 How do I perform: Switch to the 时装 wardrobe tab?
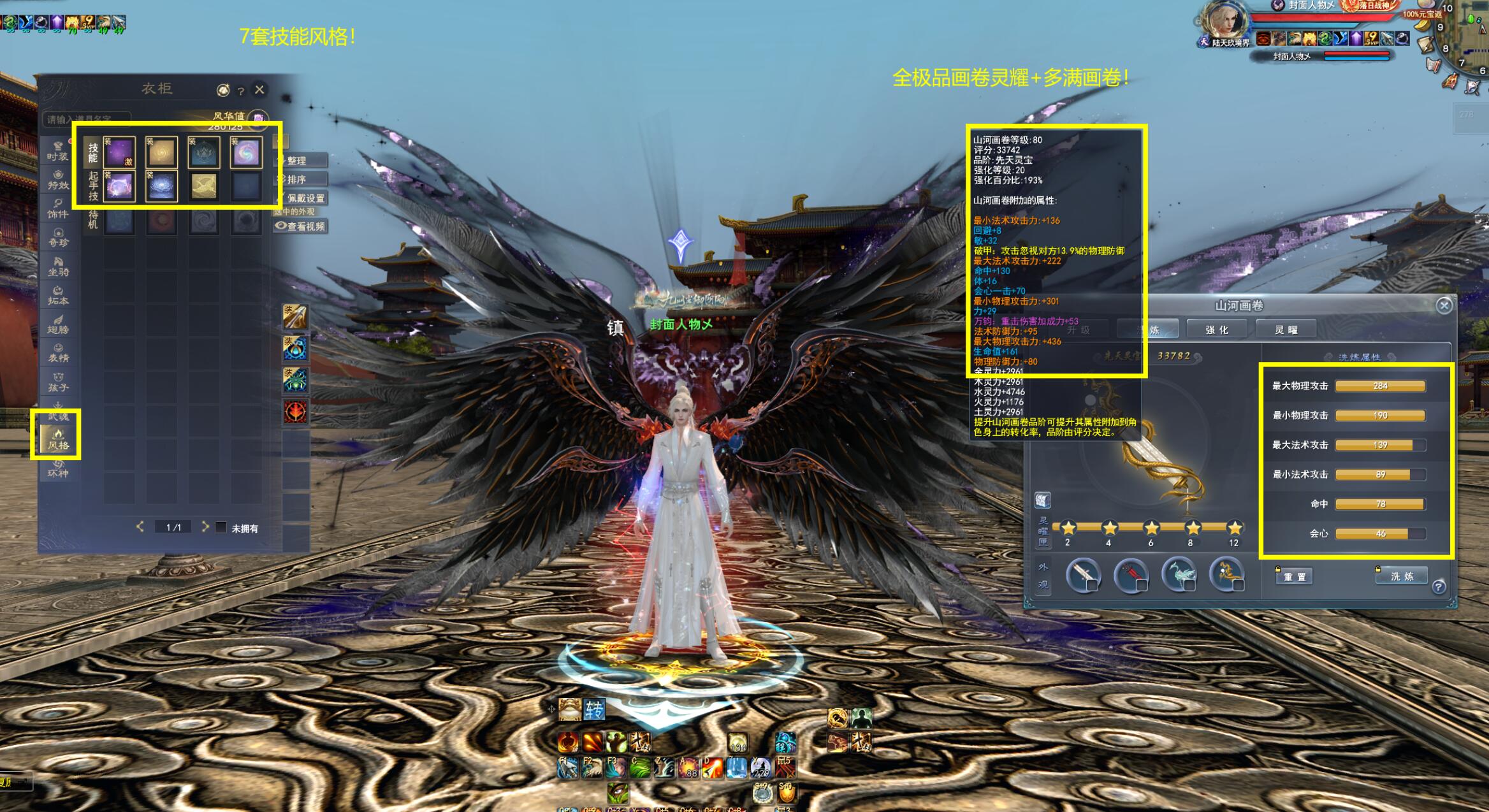57,151
